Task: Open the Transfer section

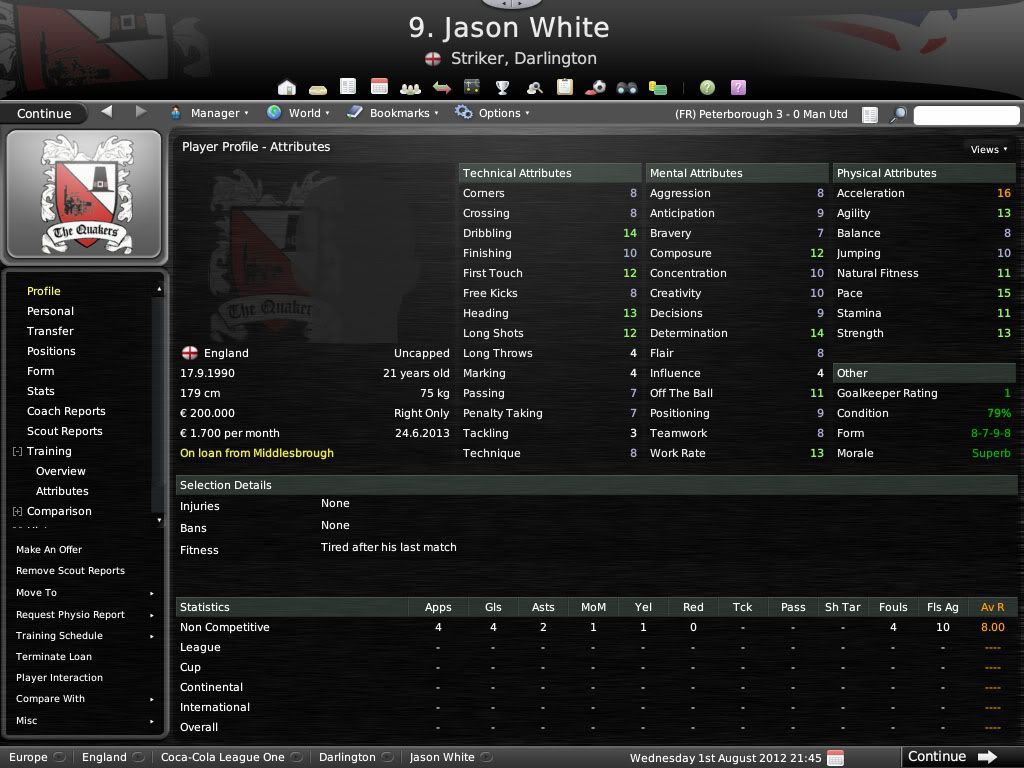Action: (x=50, y=331)
